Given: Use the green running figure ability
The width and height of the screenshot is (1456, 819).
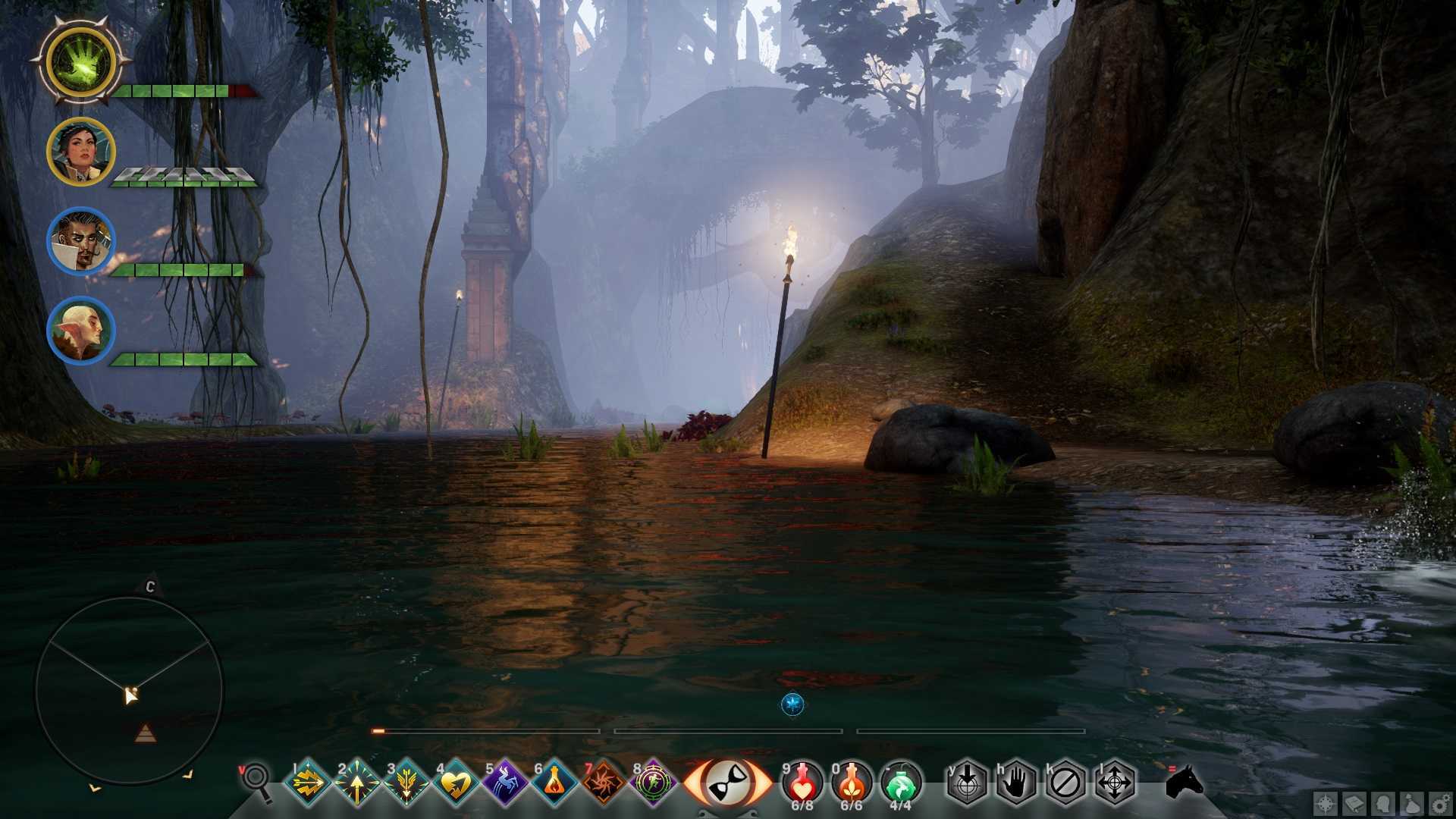Looking at the screenshot, I should tap(652, 782).
